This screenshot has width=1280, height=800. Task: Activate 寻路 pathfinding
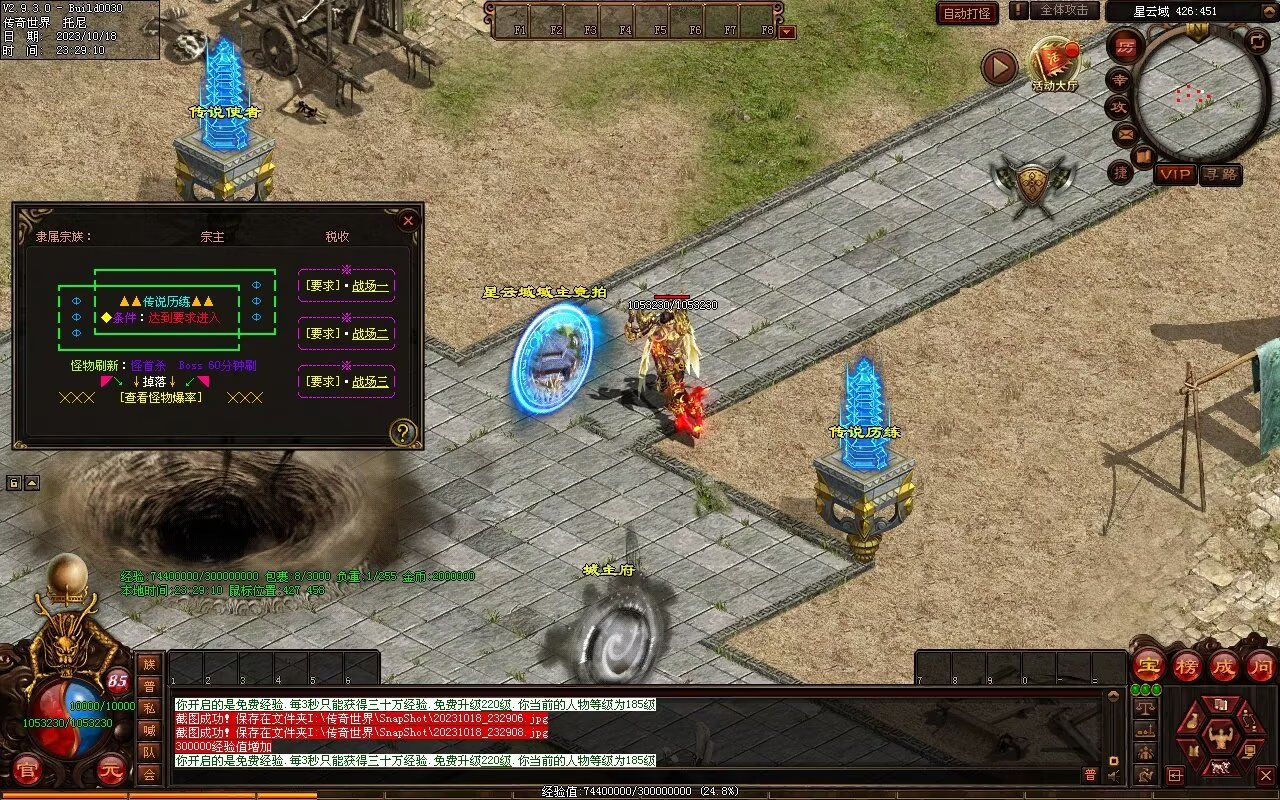1220,174
